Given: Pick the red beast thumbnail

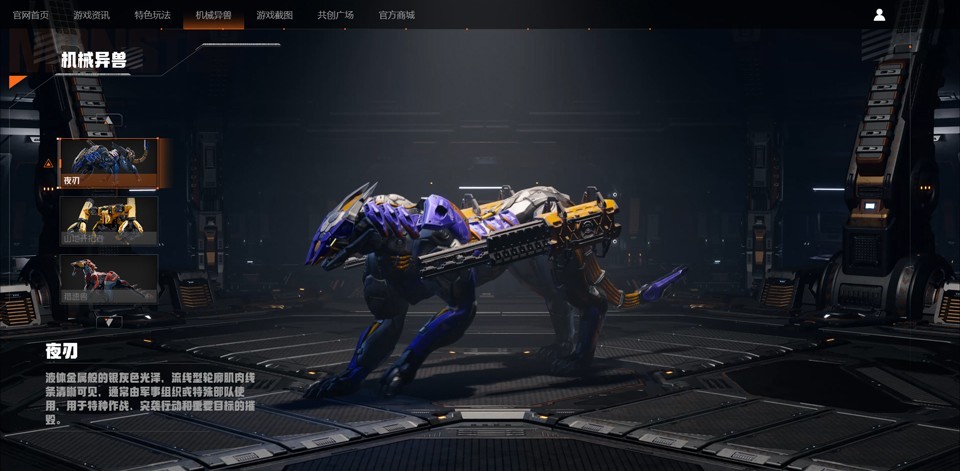Looking at the screenshot, I should 108,278.
